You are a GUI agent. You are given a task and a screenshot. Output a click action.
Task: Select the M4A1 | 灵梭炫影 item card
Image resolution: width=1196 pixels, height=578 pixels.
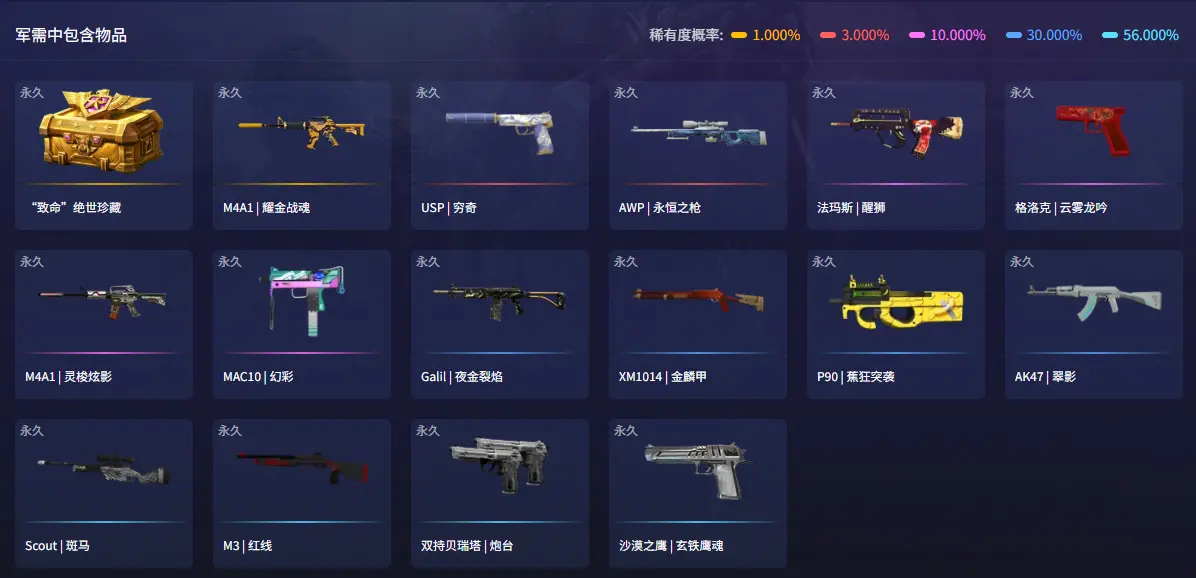pyautogui.click(x=103, y=324)
